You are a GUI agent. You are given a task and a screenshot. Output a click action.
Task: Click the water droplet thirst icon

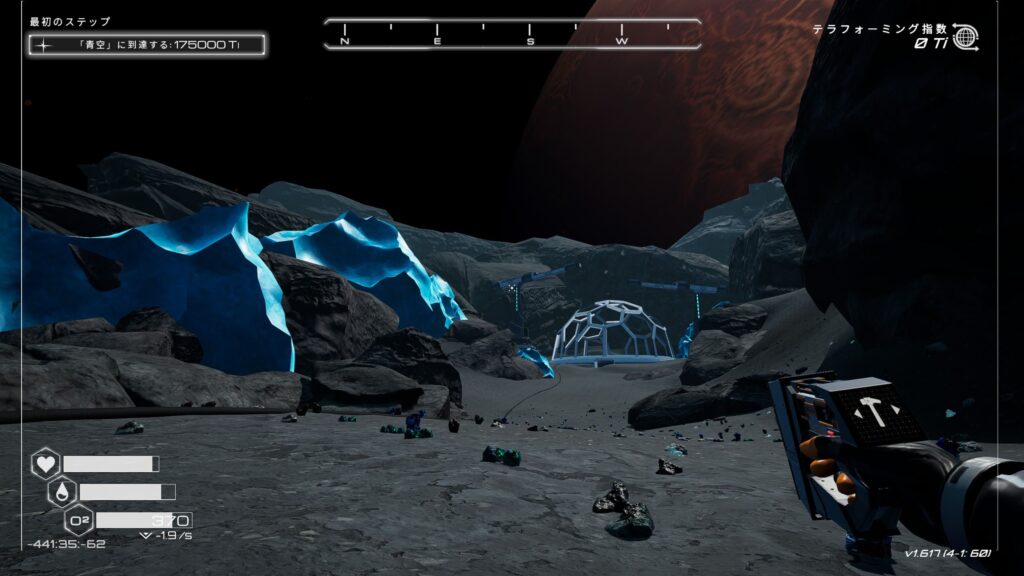tap(62, 492)
